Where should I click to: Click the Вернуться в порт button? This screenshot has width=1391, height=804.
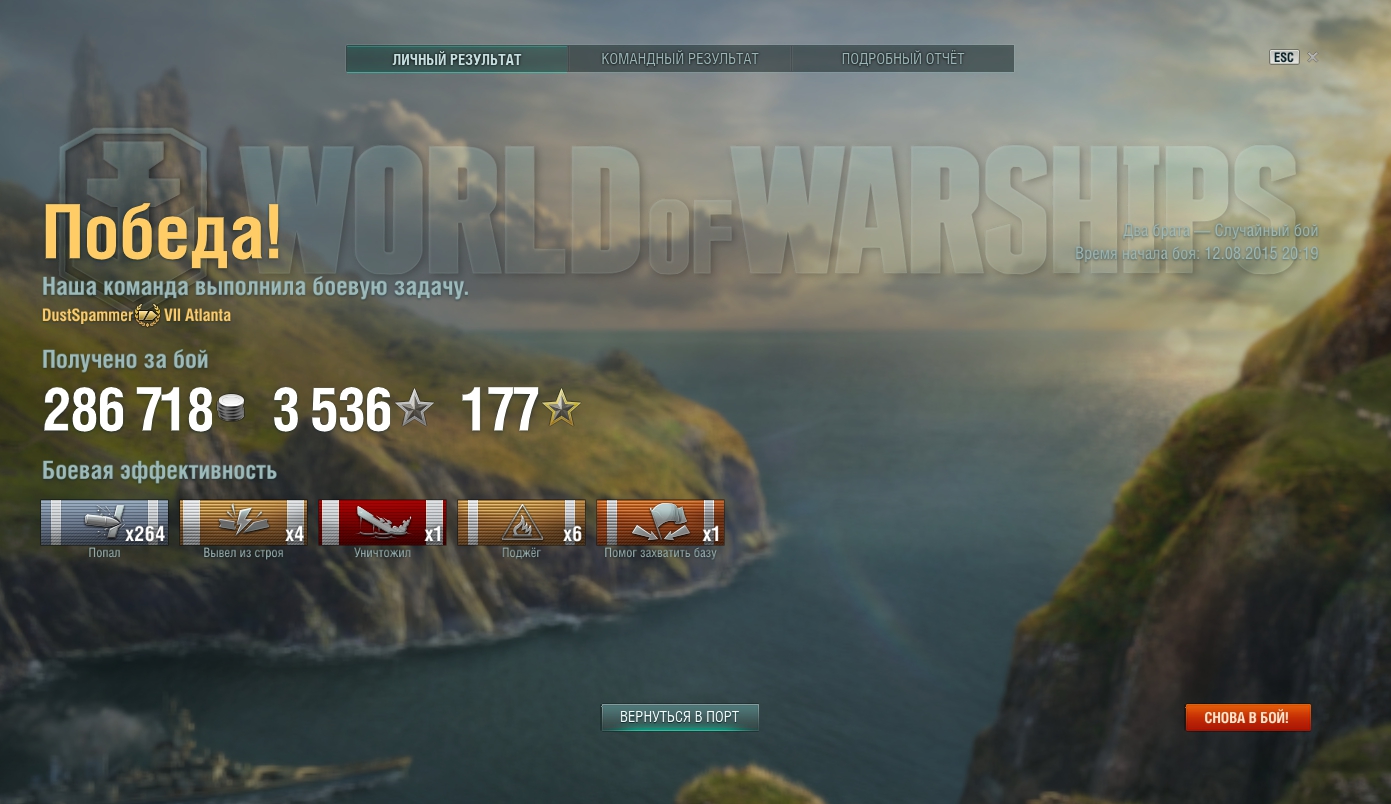[x=680, y=717]
